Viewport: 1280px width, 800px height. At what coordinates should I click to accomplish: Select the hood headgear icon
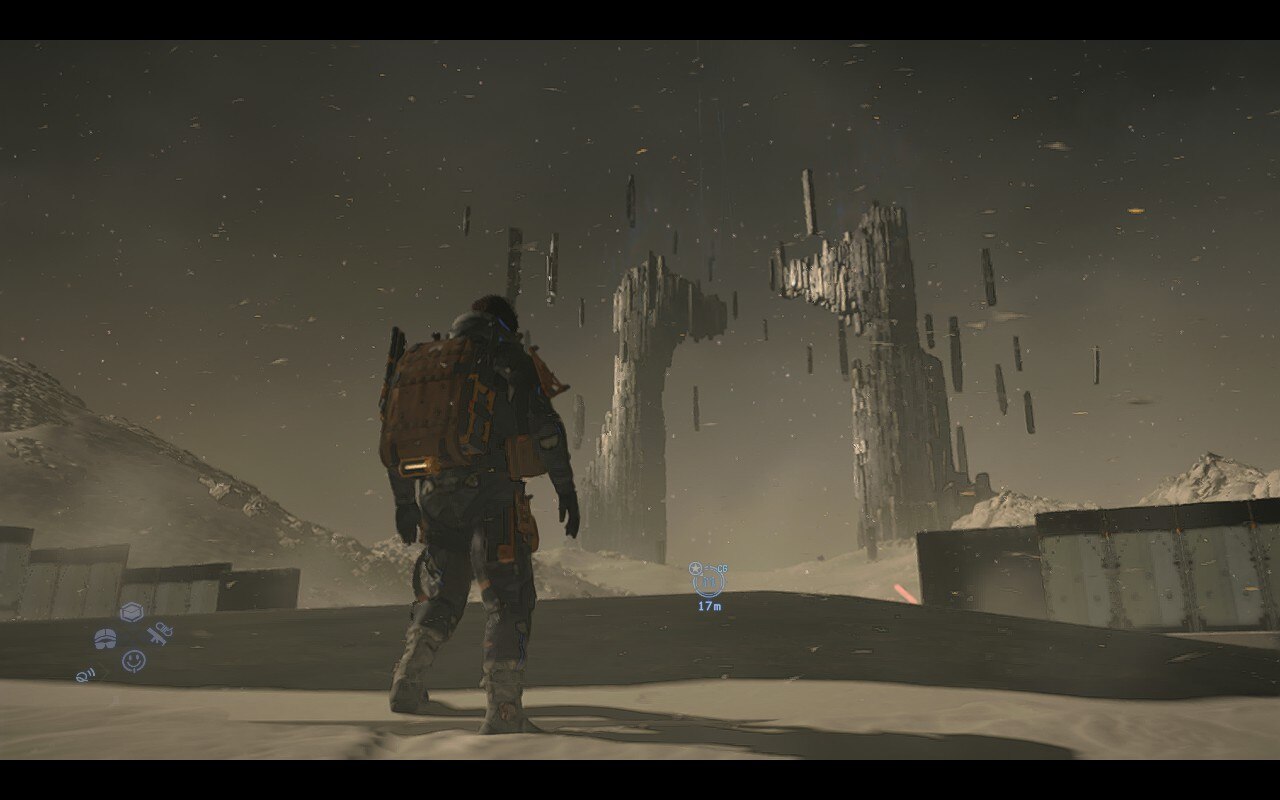point(105,638)
